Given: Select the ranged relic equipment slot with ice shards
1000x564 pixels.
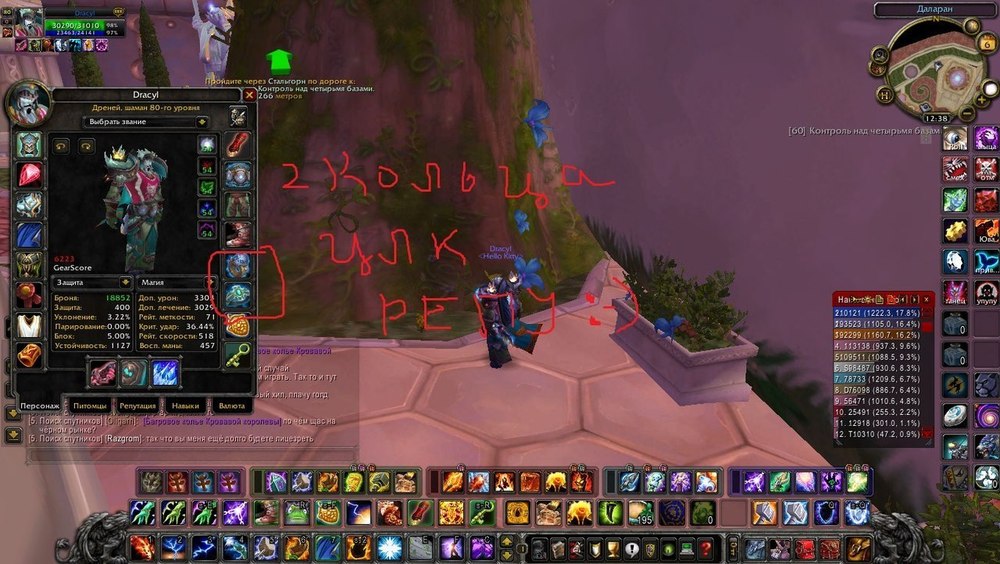Looking at the screenshot, I should click(165, 373).
